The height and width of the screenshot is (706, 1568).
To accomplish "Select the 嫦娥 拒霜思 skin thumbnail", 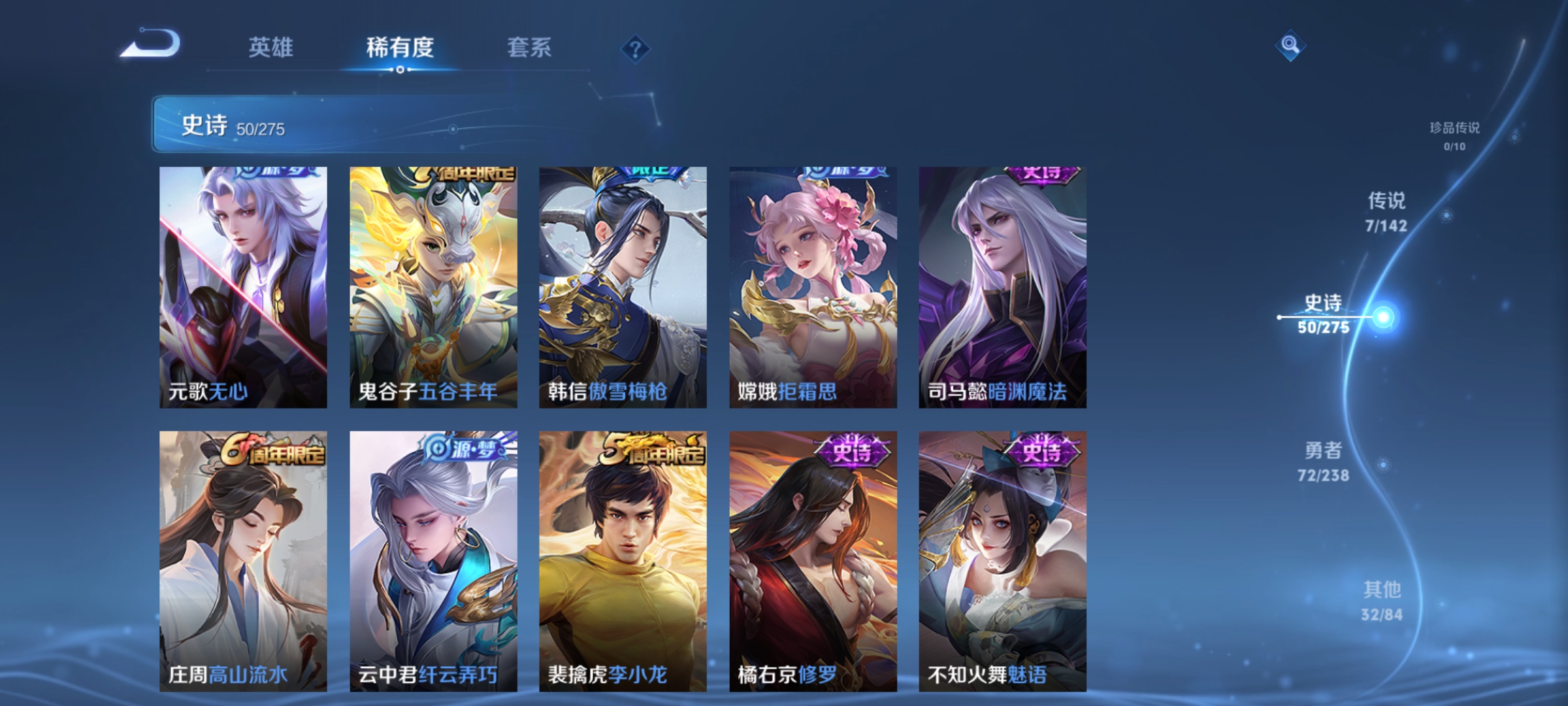I will tap(810, 288).
